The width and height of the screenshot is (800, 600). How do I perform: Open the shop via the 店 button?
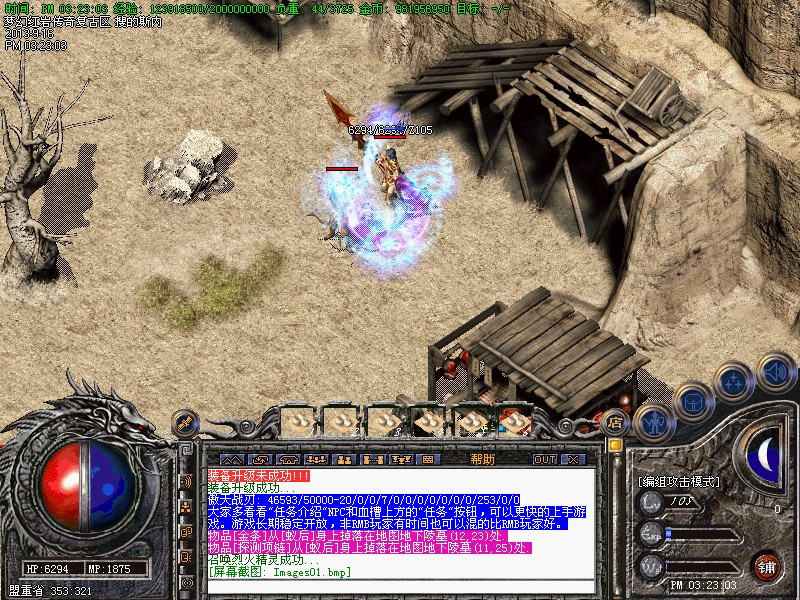pos(615,423)
